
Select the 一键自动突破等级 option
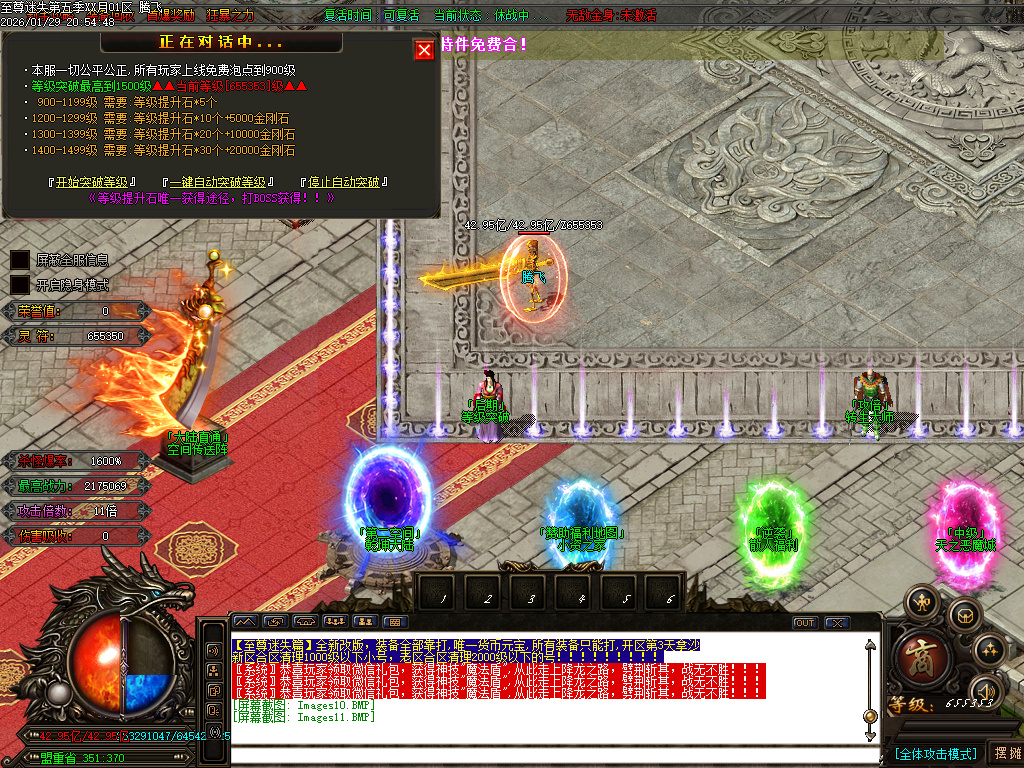(x=218, y=182)
